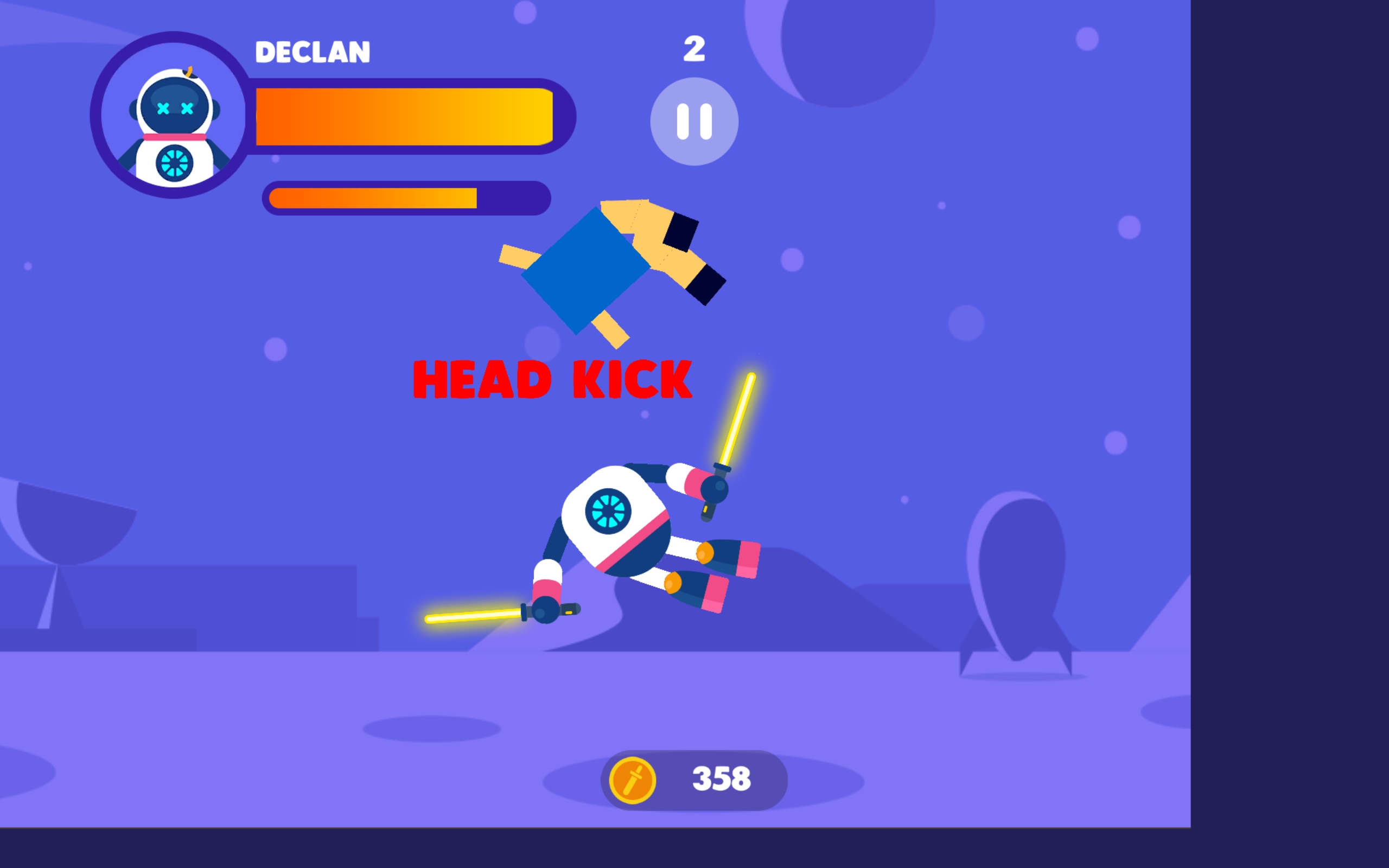Image resolution: width=1389 pixels, height=868 pixels.
Task: Click the round counter showing 2
Action: (694, 50)
